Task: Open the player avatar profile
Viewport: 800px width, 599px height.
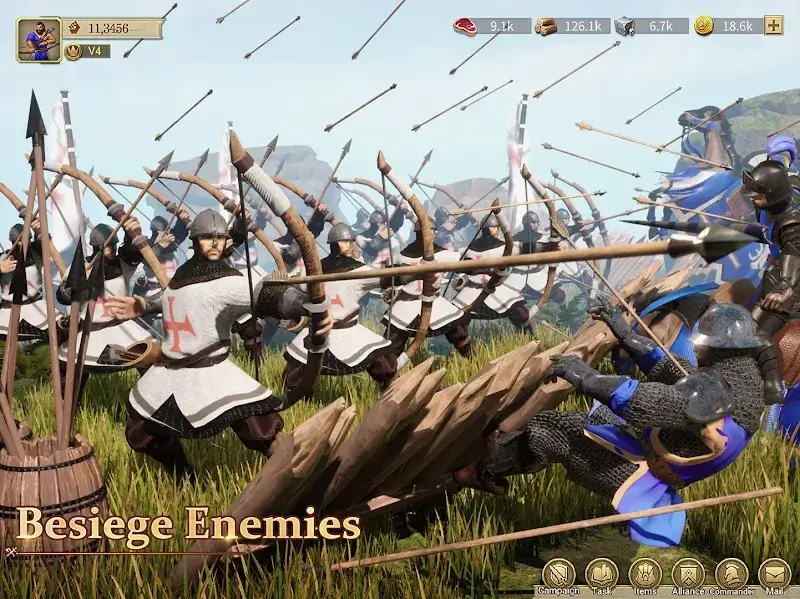Action: click(x=38, y=40)
